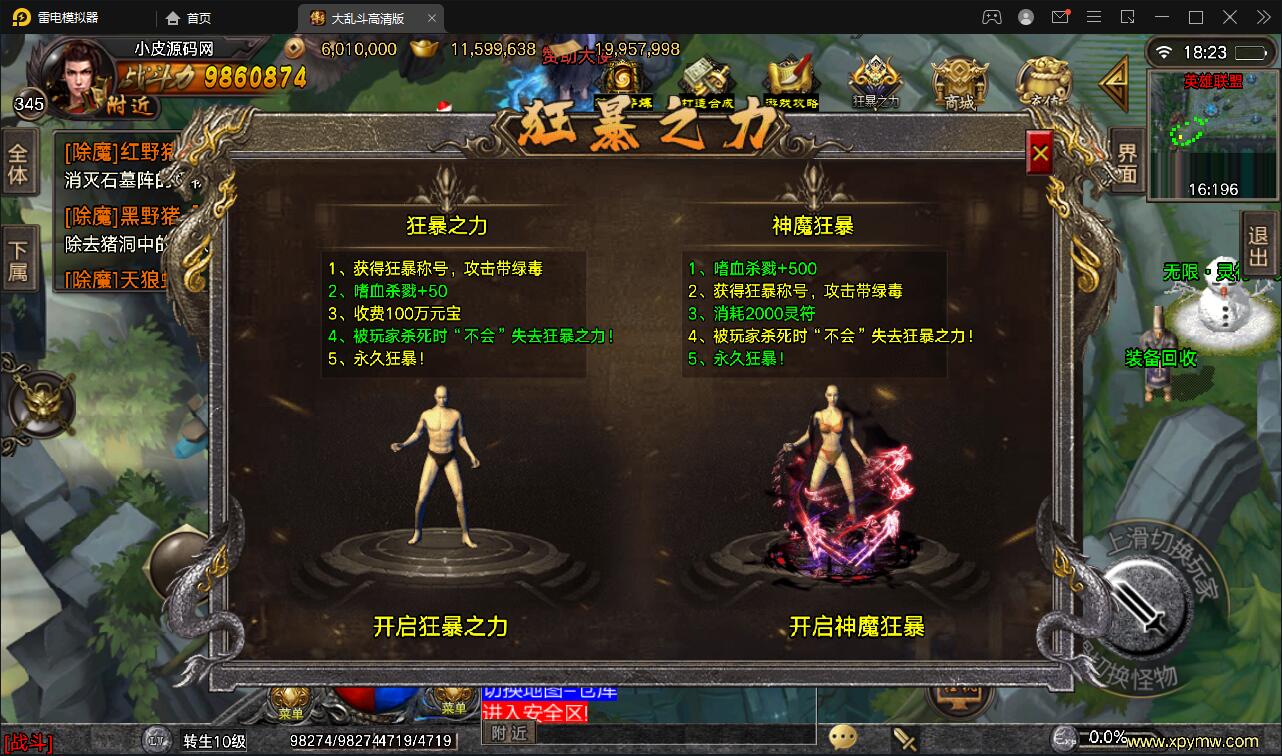This screenshot has width=1282, height=756.
Task: Click the 狂暴之力 icon in top toolbar
Action: tap(873, 82)
